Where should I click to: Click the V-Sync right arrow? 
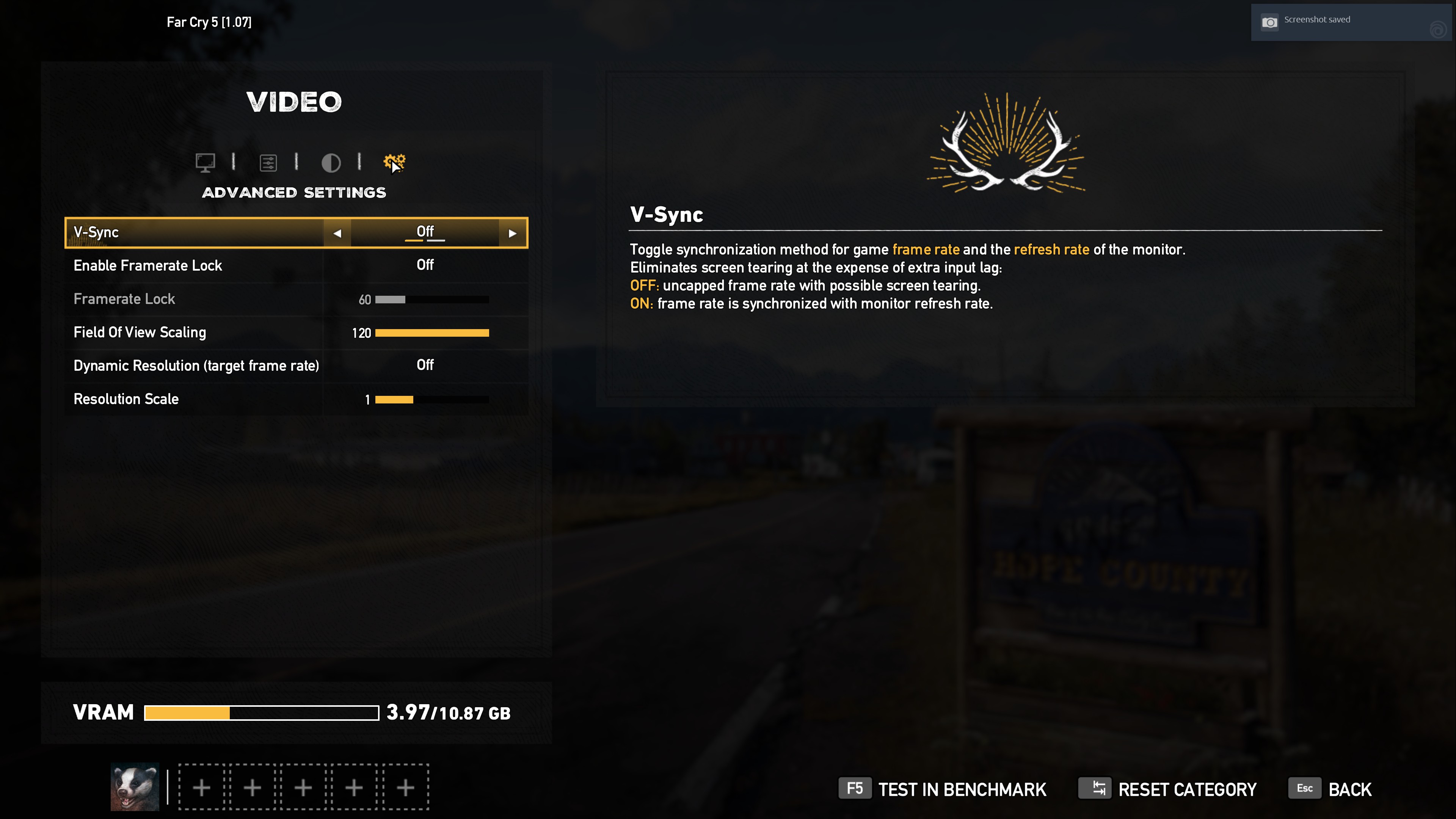[513, 233]
